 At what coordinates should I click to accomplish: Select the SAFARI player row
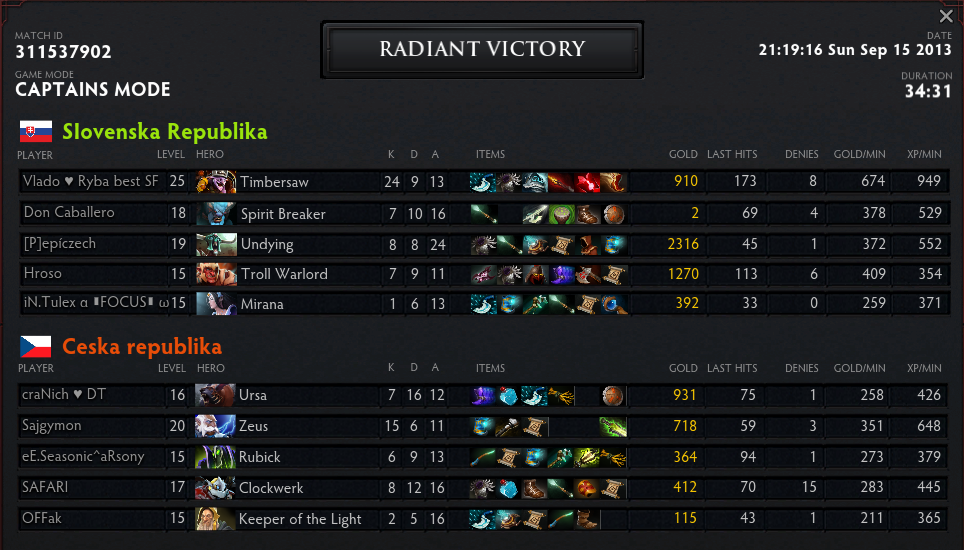point(44,488)
